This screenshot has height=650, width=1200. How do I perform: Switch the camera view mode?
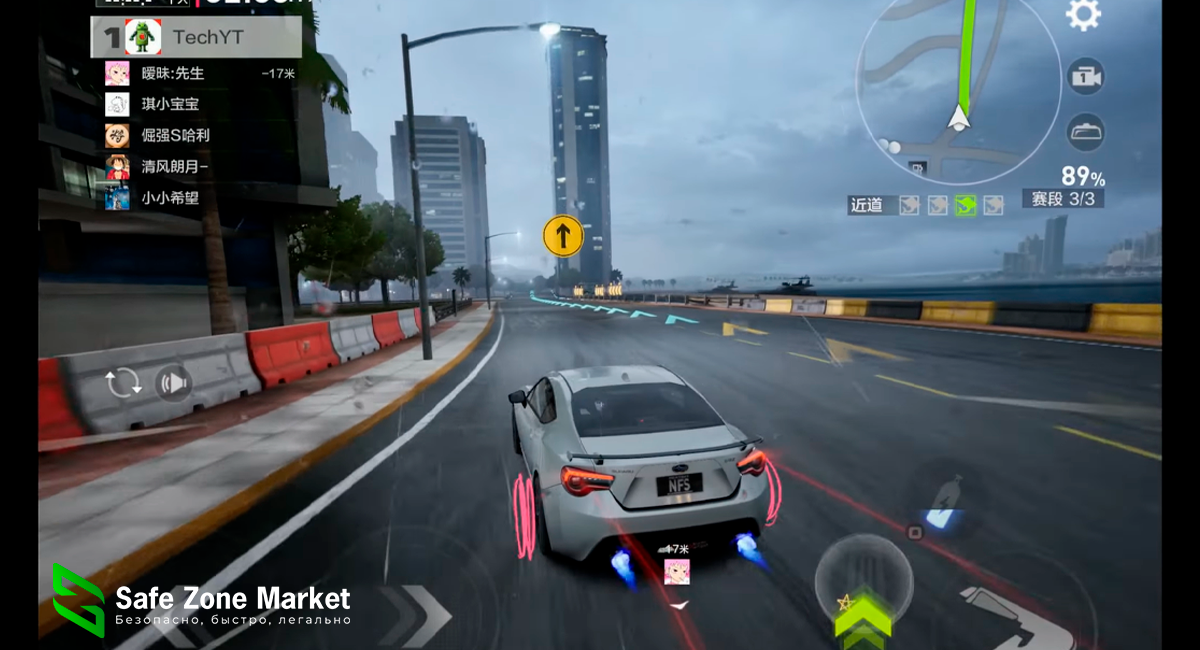click(x=1085, y=76)
